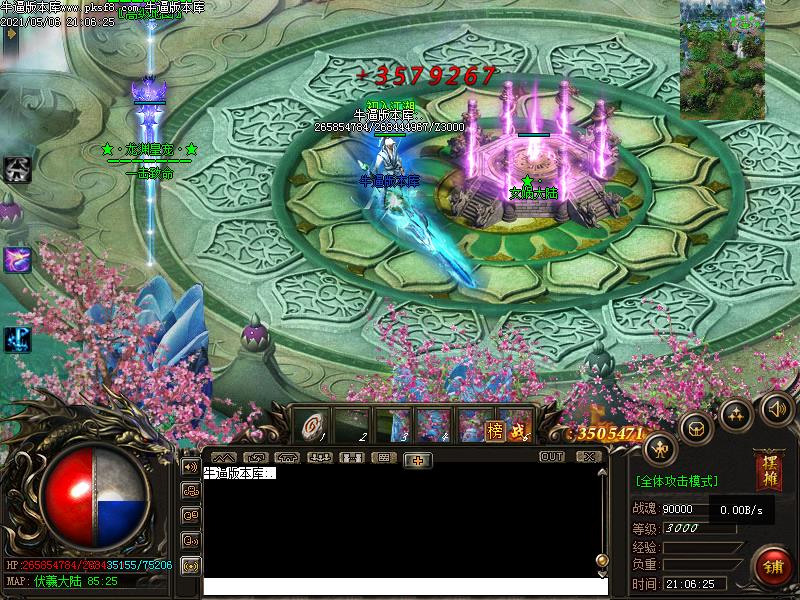Close the chat panel with X
800x600 pixels.
589,457
